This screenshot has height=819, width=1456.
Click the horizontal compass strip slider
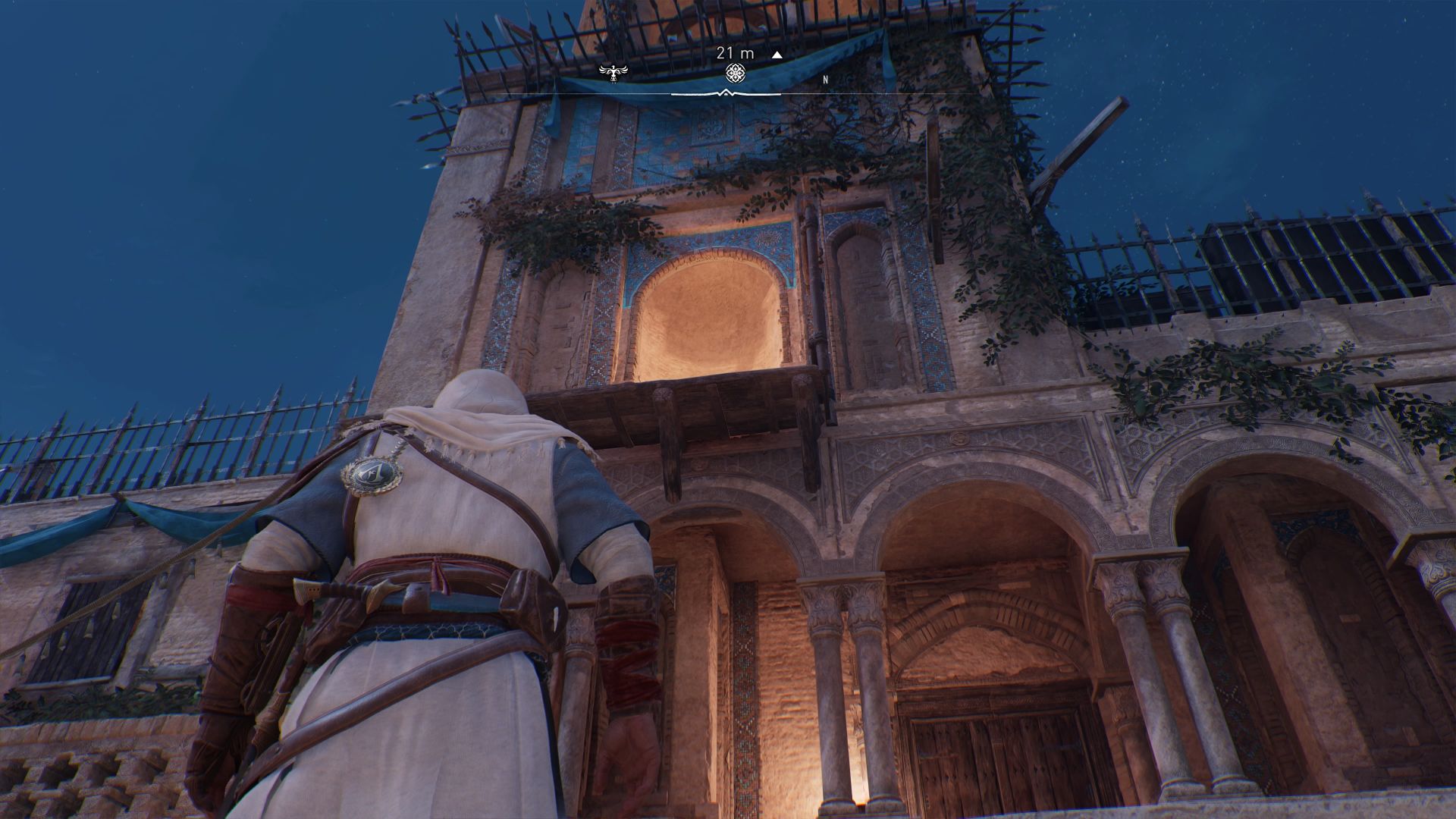point(726,89)
